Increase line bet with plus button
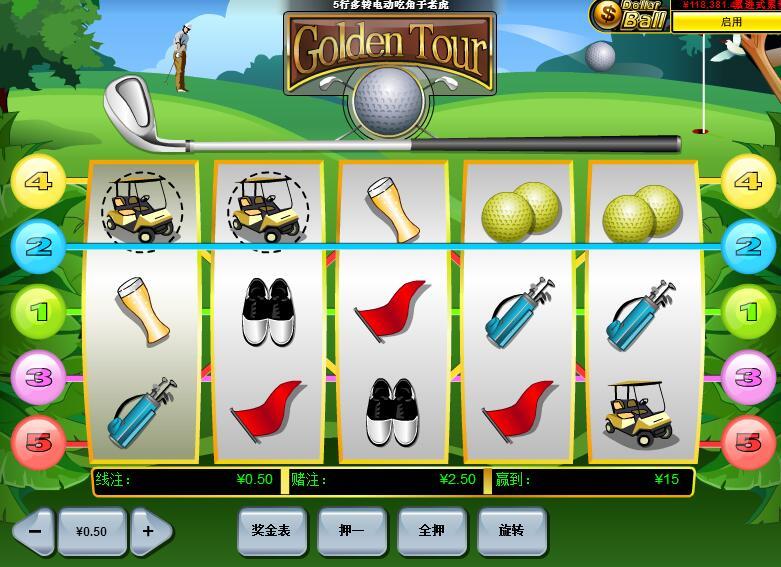The image size is (781, 567). pos(151,531)
